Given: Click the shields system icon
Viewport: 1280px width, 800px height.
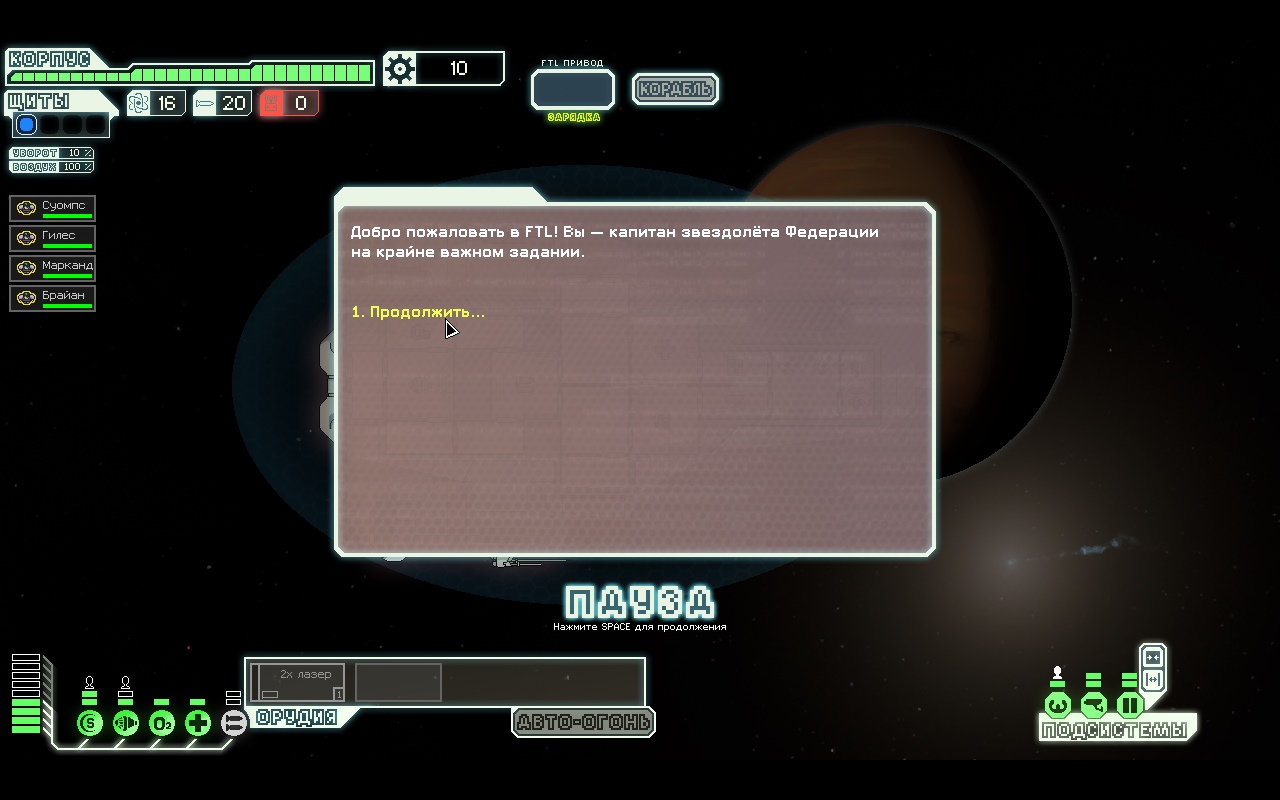Looking at the screenshot, I should pos(90,723).
